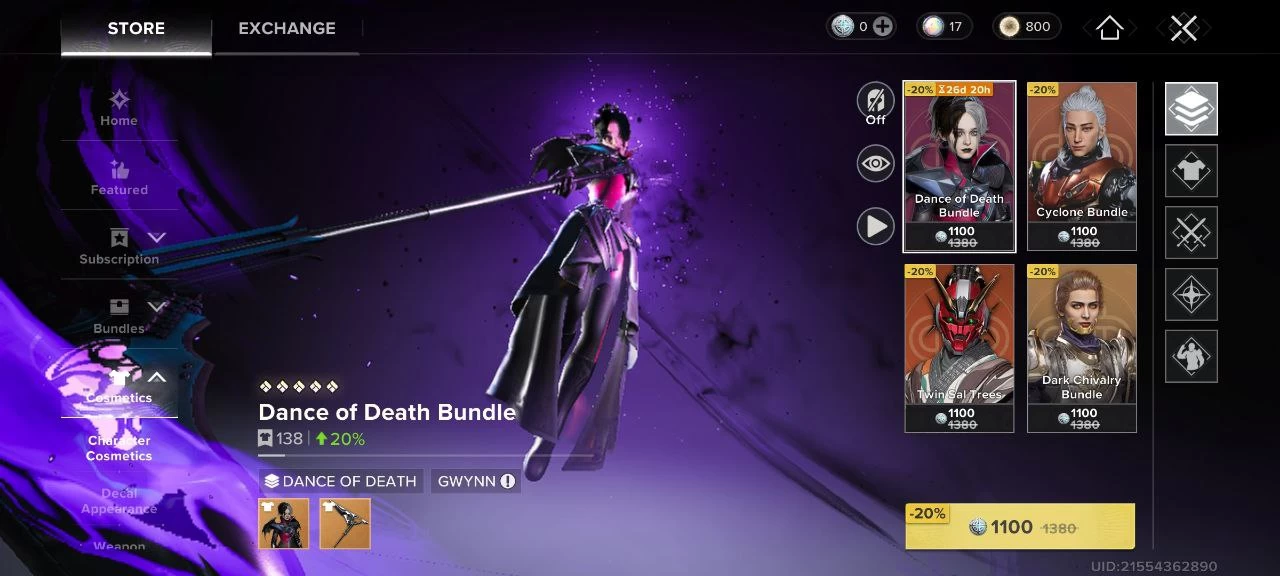Go to the Featured section
The image size is (1280, 576).
[119, 177]
